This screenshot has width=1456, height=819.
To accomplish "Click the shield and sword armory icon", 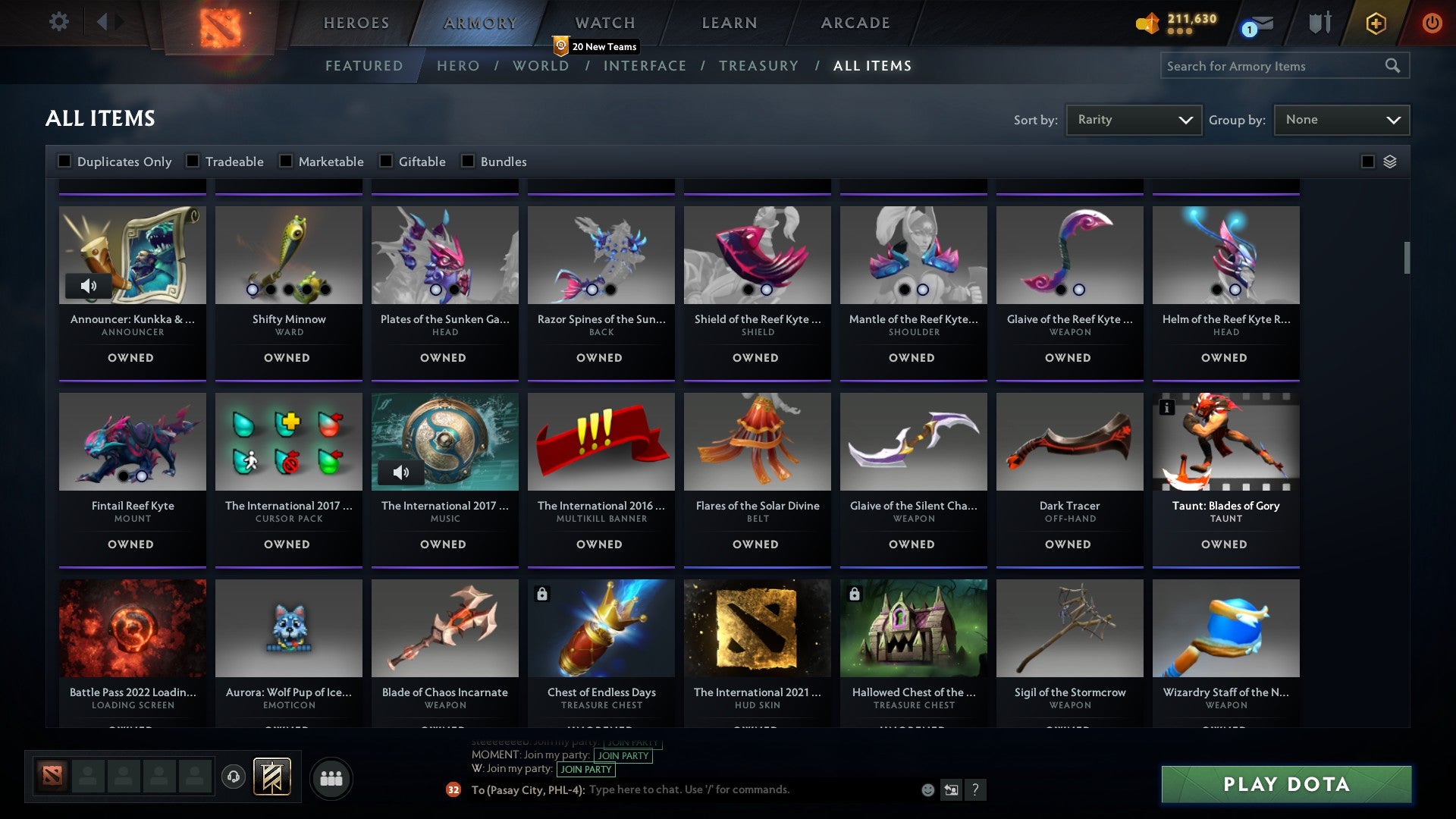I will [1319, 23].
